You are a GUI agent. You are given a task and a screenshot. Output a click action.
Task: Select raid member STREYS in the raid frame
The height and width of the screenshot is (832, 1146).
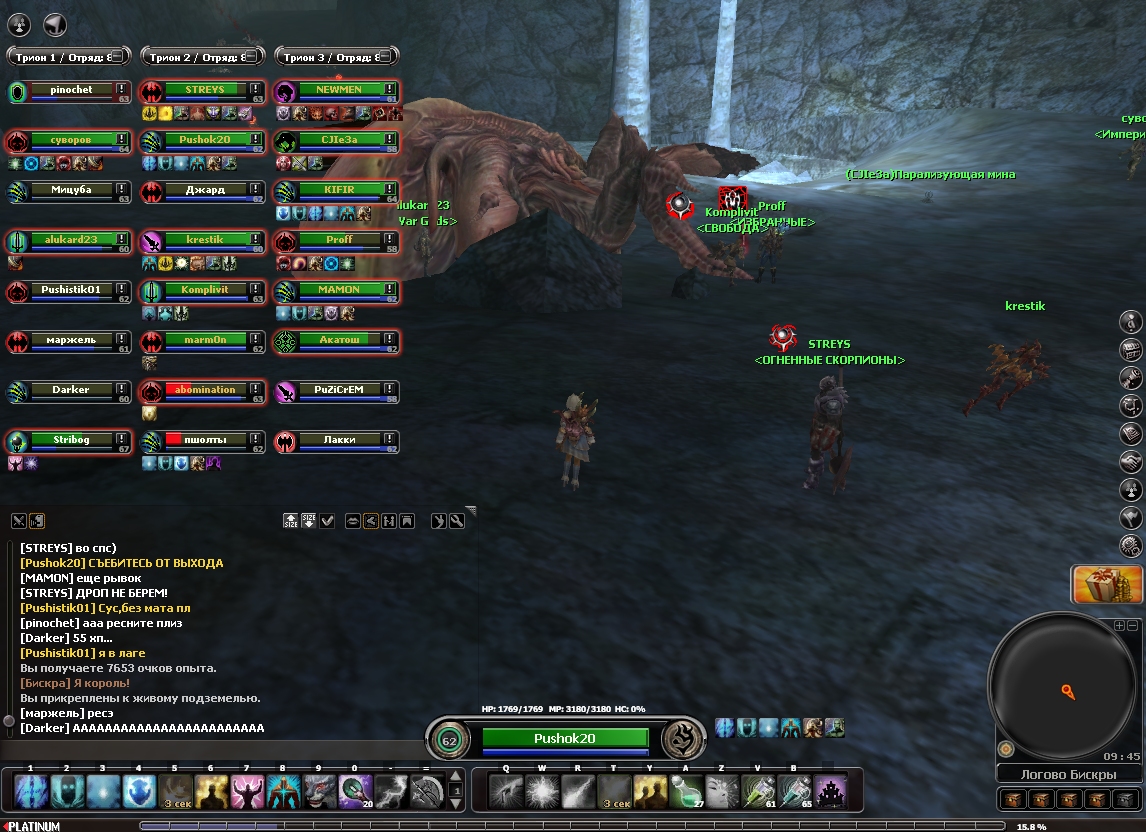click(205, 90)
